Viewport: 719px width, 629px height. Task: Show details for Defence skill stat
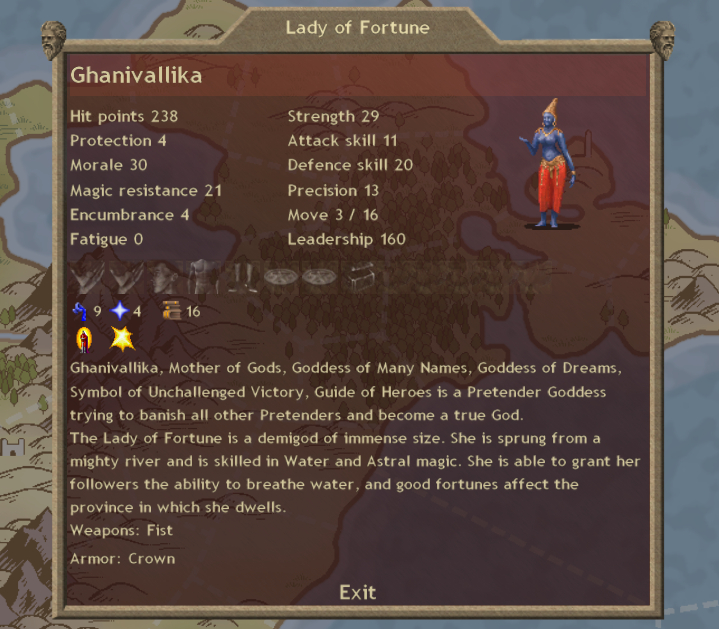(350, 165)
